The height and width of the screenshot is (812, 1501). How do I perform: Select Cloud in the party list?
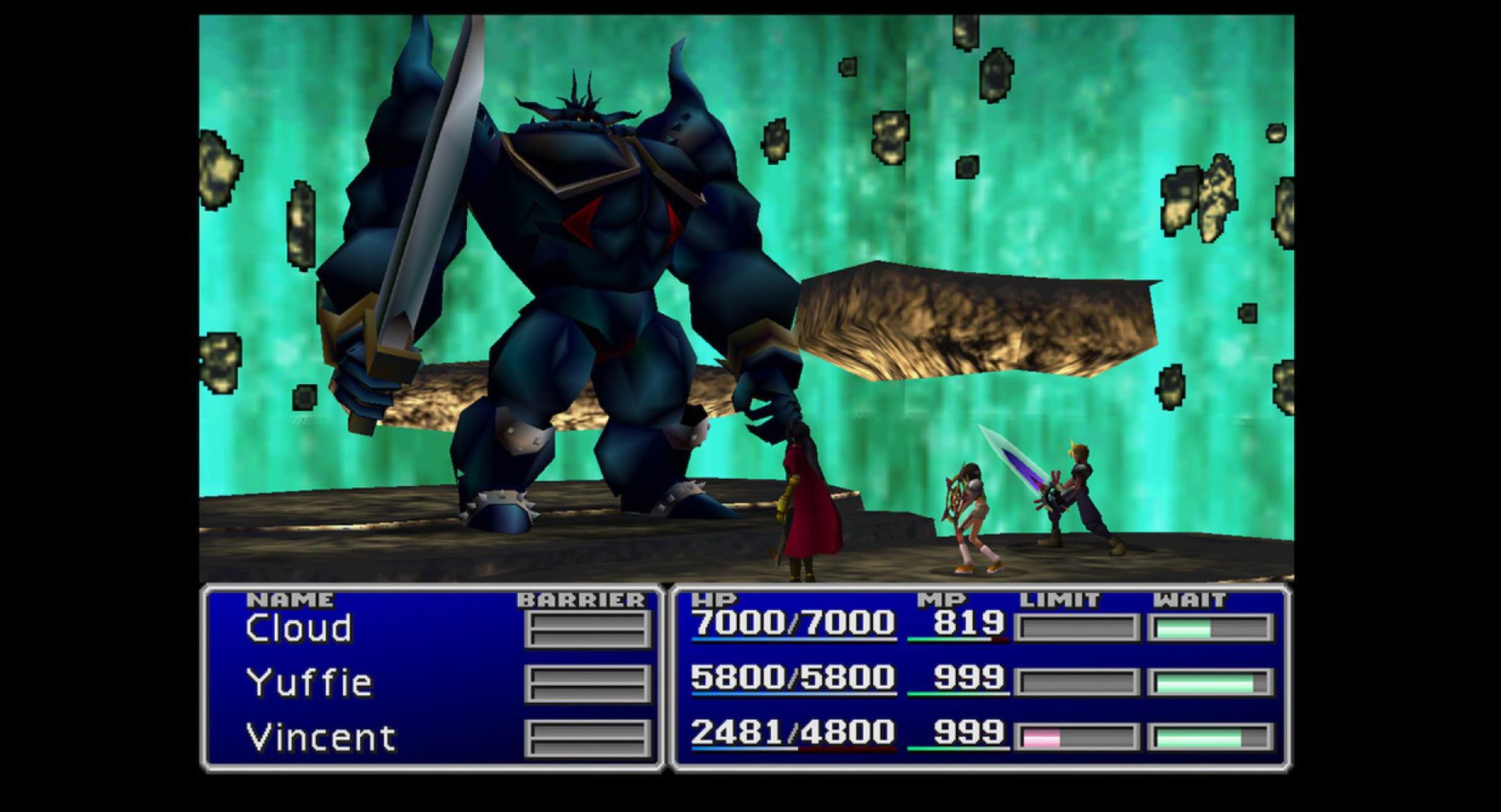point(298,628)
